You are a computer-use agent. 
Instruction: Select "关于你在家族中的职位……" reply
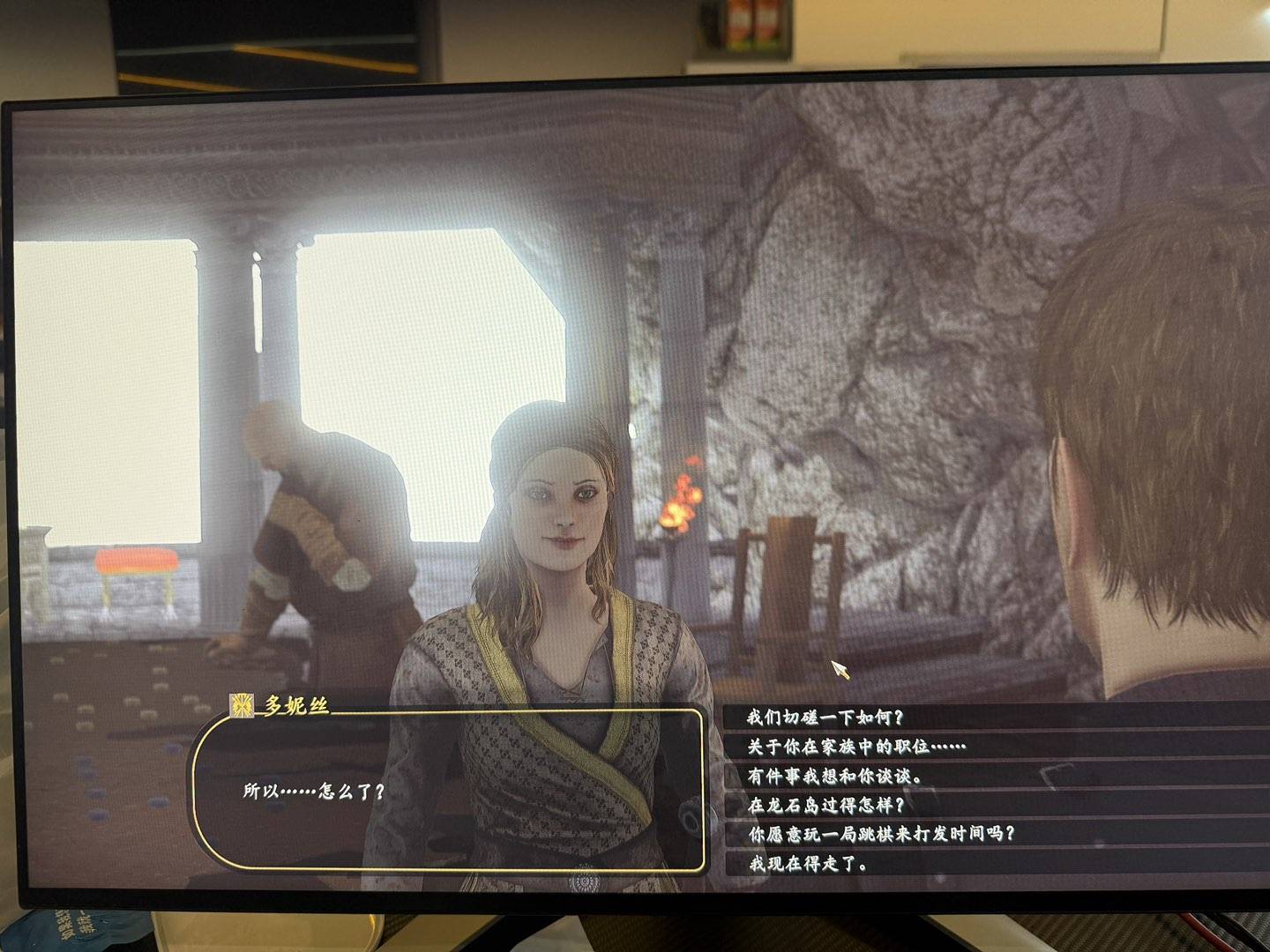856,747
